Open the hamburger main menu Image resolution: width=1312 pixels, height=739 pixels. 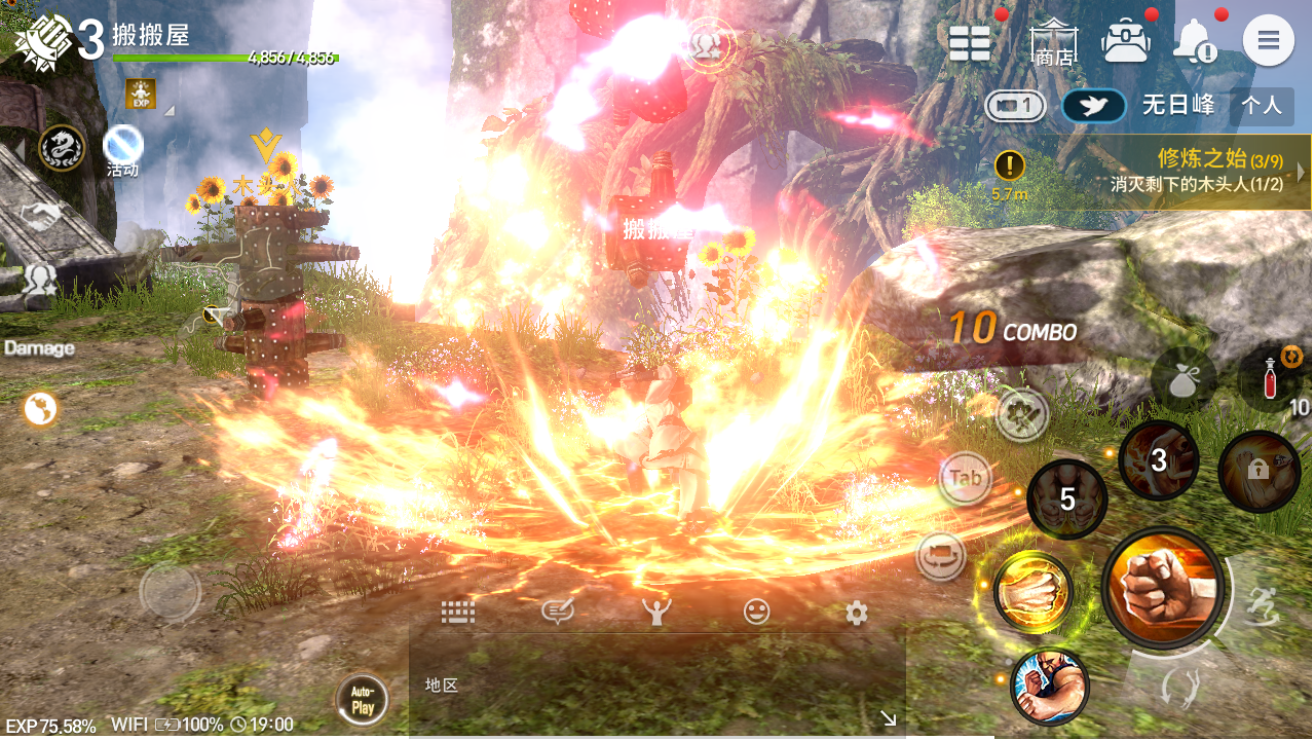1268,41
